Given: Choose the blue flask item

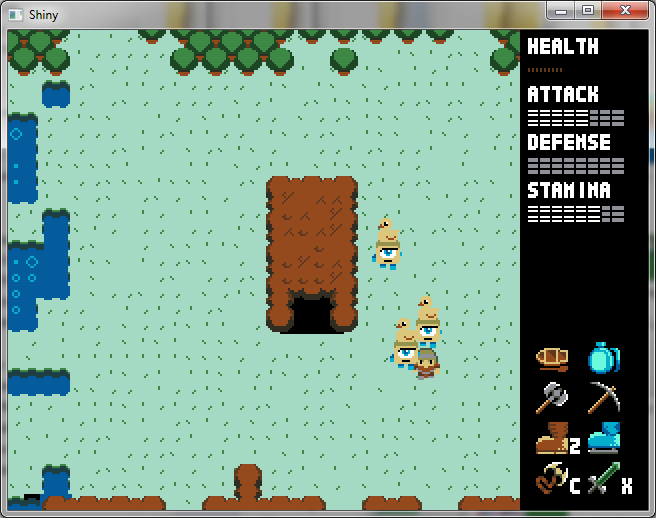Looking at the screenshot, I should tap(603, 357).
